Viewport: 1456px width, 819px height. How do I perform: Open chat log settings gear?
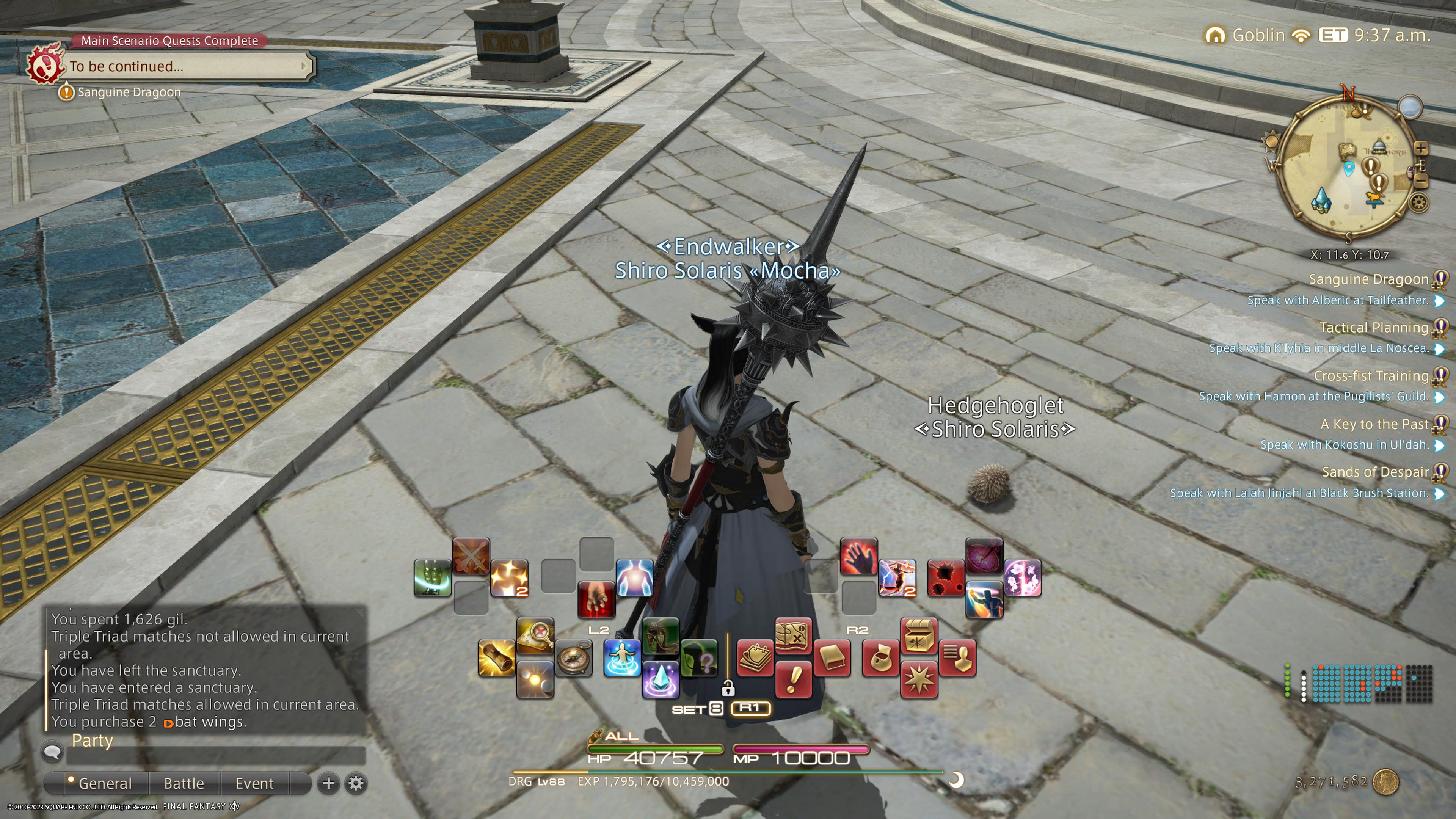coord(356,783)
